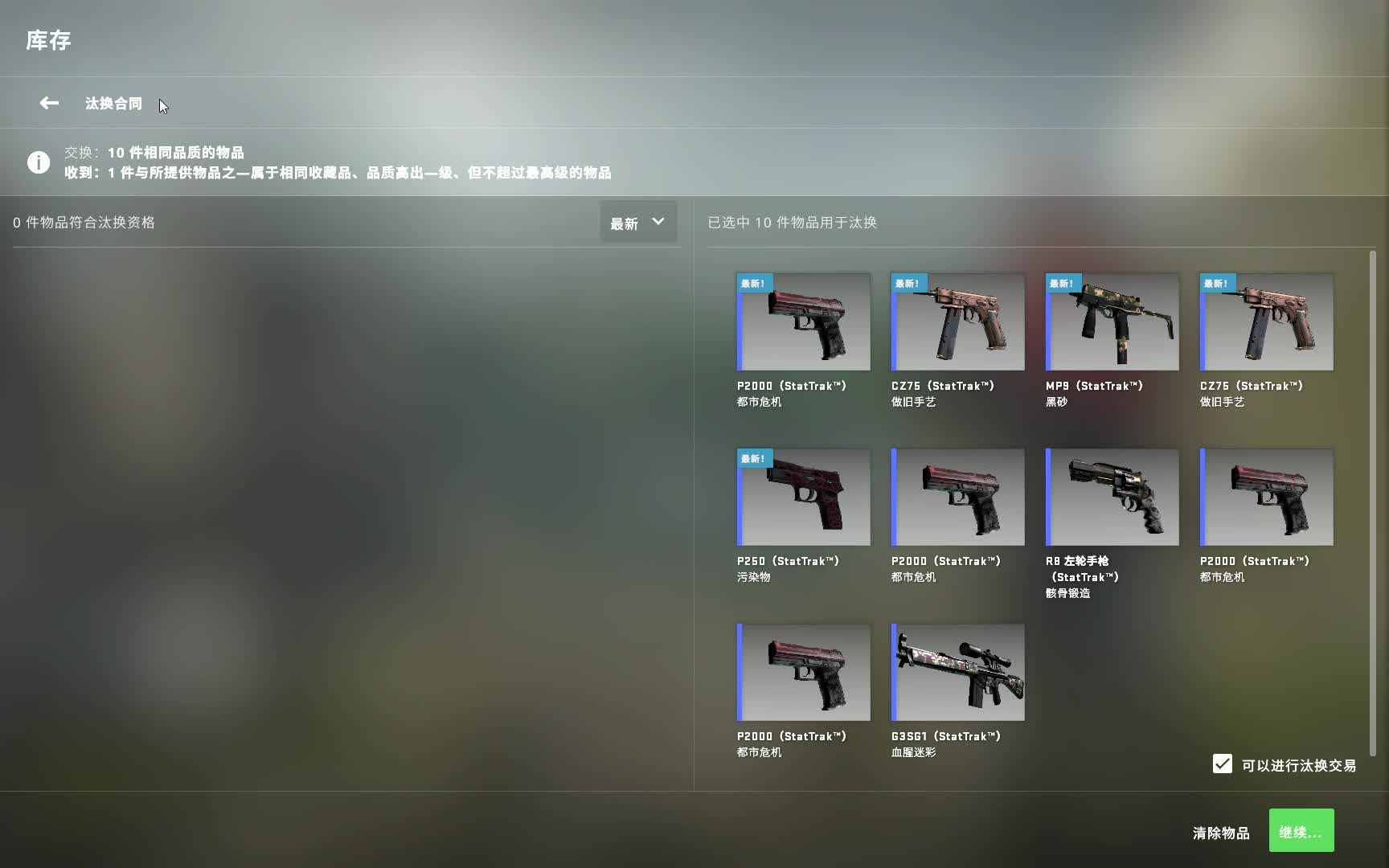Click the P250 StatTrak 污染物 item
The height and width of the screenshot is (868, 1389).
click(802, 497)
